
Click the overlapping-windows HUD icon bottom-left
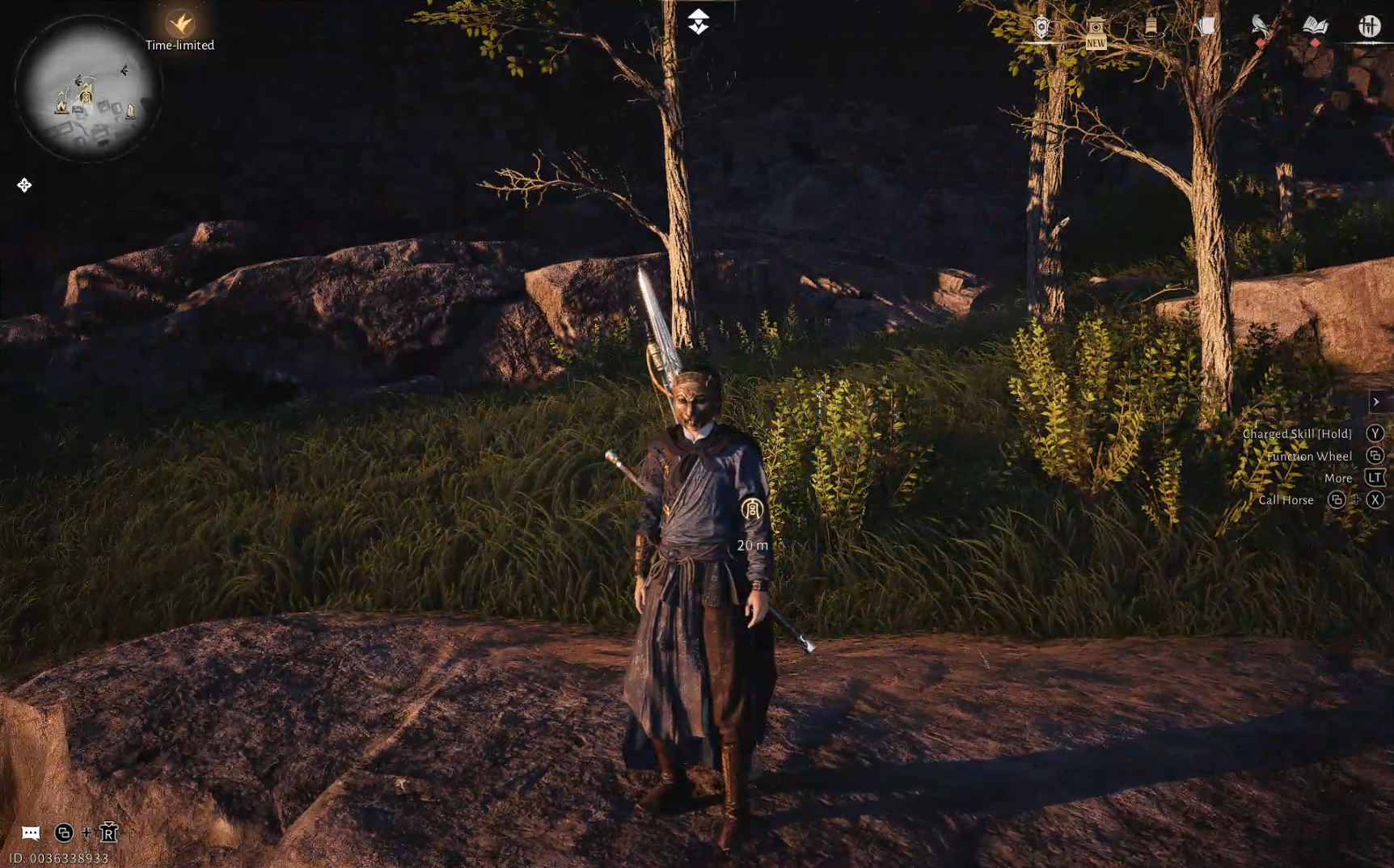(63, 832)
